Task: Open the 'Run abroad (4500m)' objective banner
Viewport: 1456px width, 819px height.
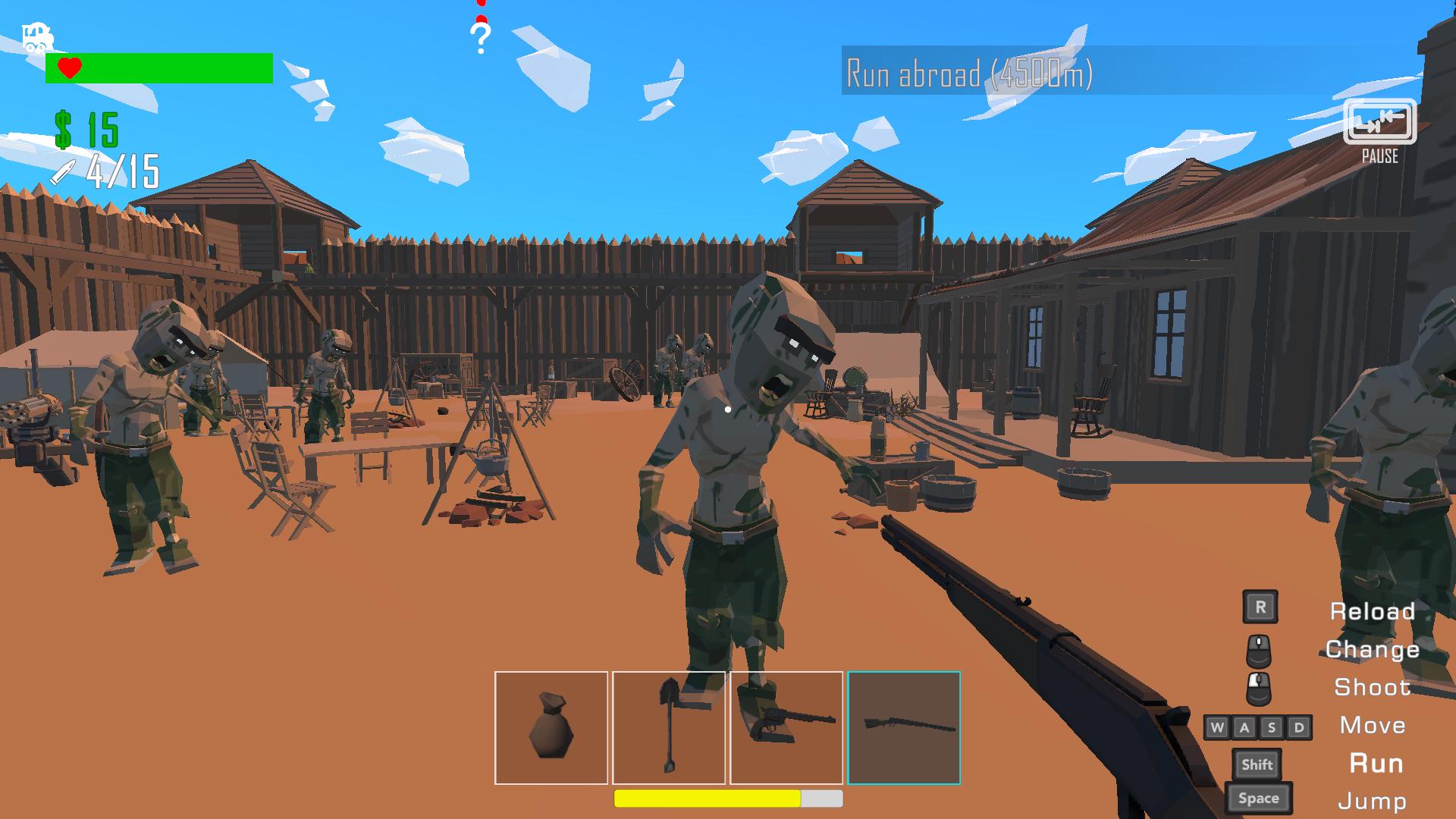Action: [971, 73]
